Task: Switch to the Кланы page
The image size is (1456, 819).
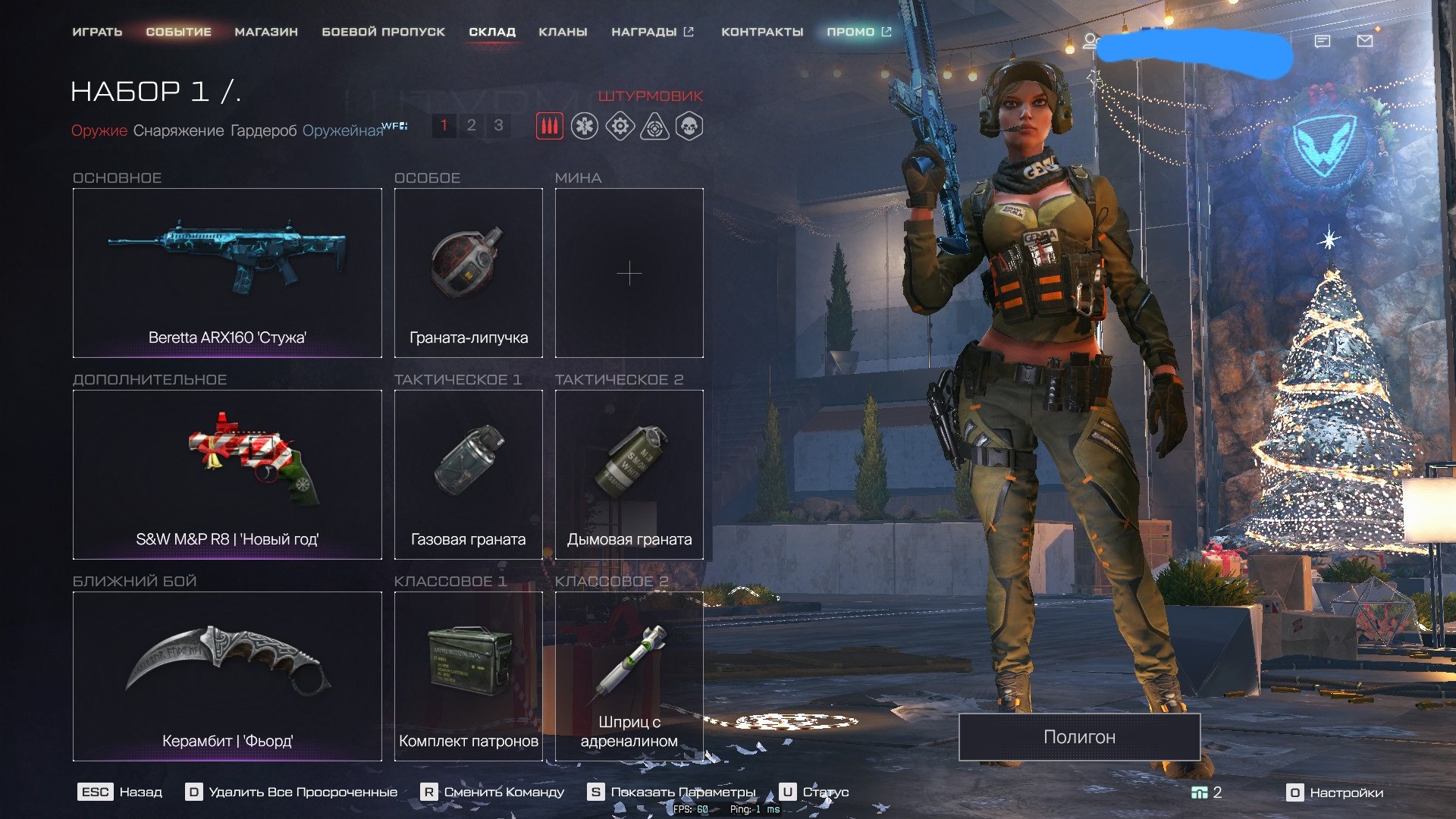Action: pyautogui.click(x=563, y=32)
